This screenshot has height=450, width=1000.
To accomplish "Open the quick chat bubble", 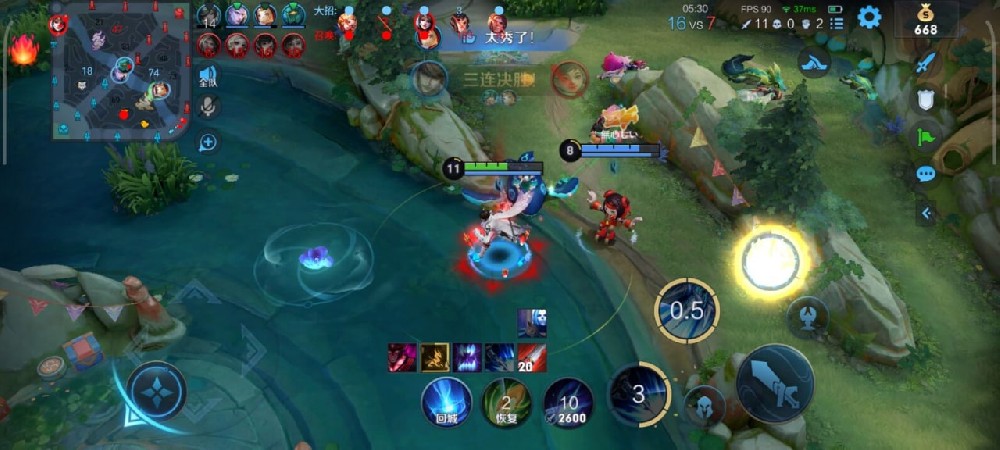I will (x=926, y=174).
